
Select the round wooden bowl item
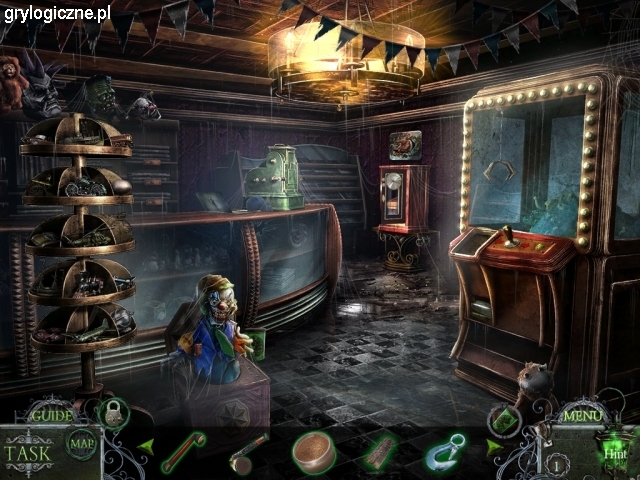(x=312, y=451)
